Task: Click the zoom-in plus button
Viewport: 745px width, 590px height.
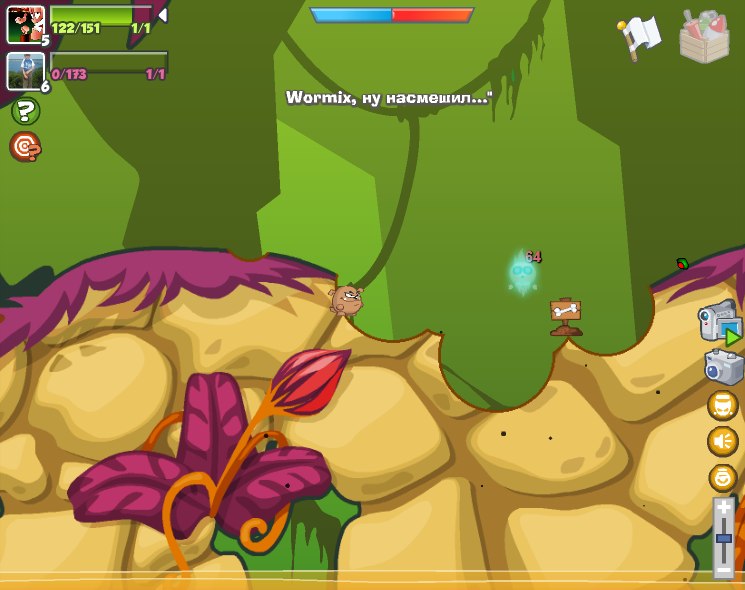Action: [x=724, y=507]
